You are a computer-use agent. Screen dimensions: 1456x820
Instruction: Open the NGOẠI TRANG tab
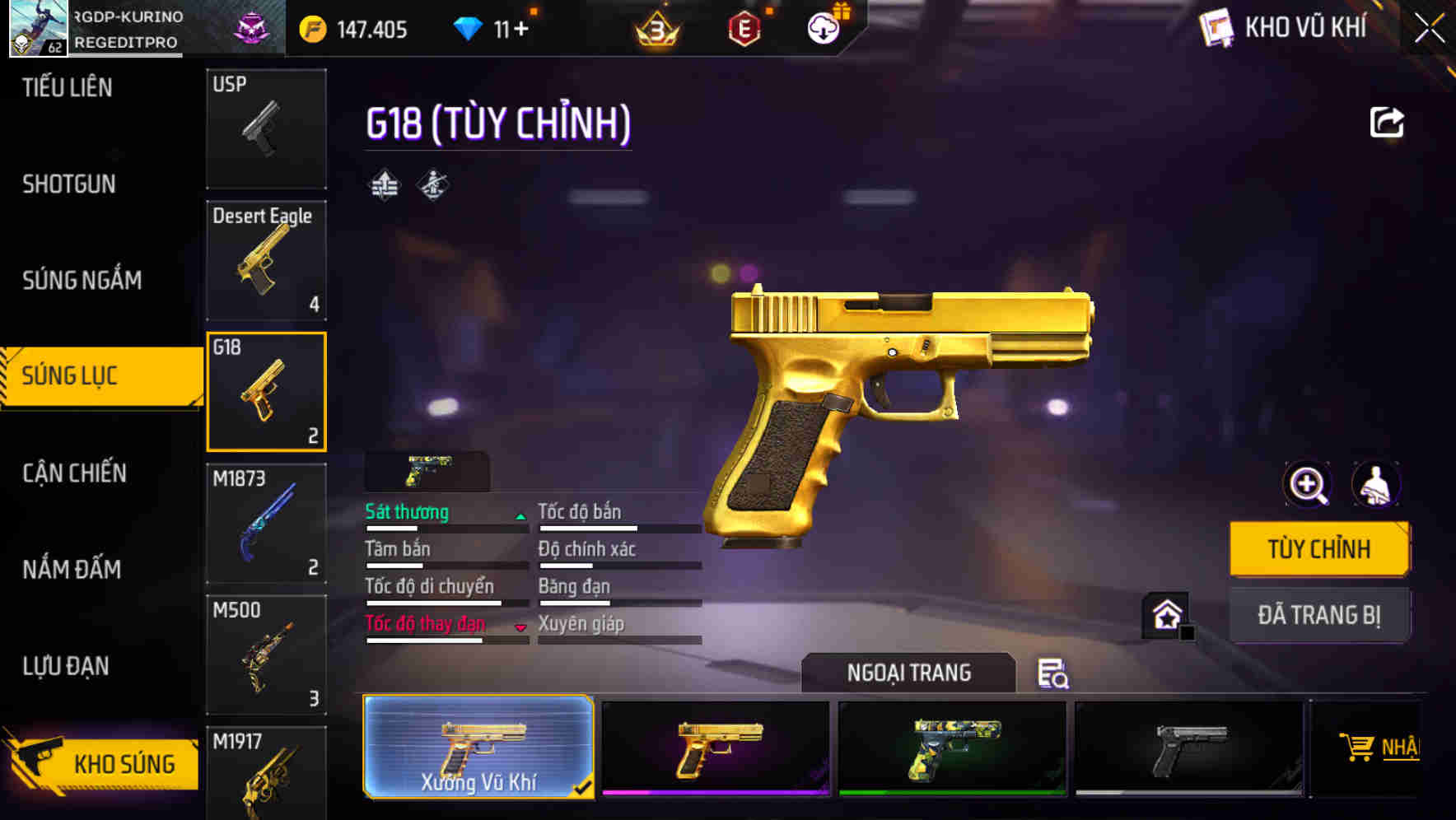click(907, 673)
